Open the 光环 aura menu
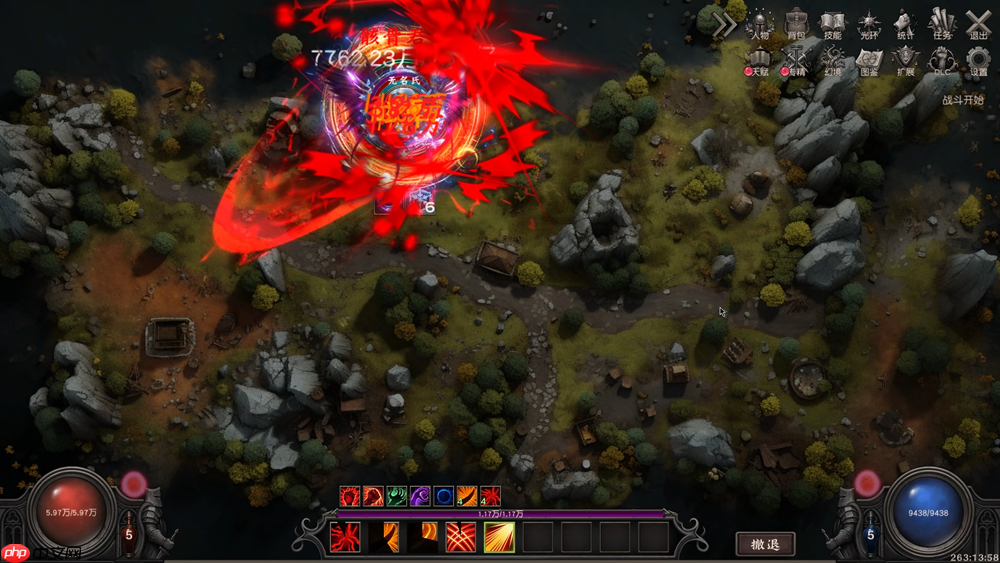The width and height of the screenshot is (1000, 563). click(x=869, y=24)
